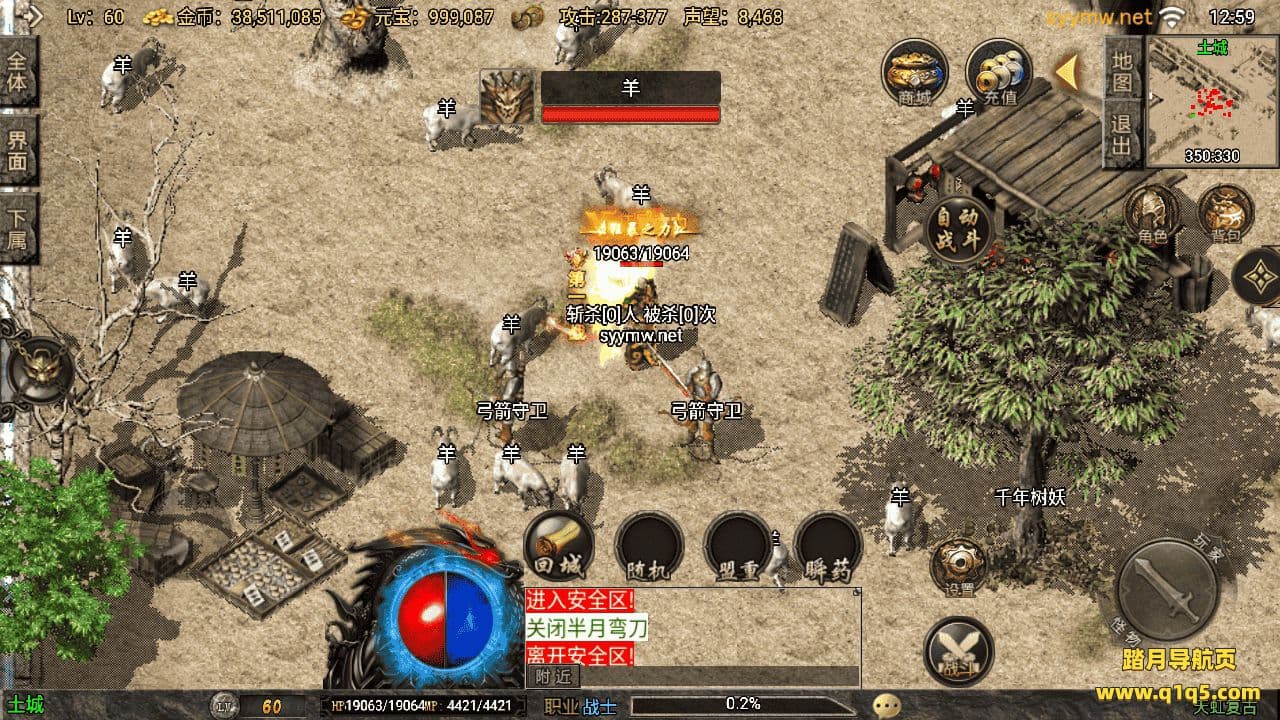The image size is (1280, 720).
Task: Collapse icons with the yellow arrow
Action: tap(1068, 72)
